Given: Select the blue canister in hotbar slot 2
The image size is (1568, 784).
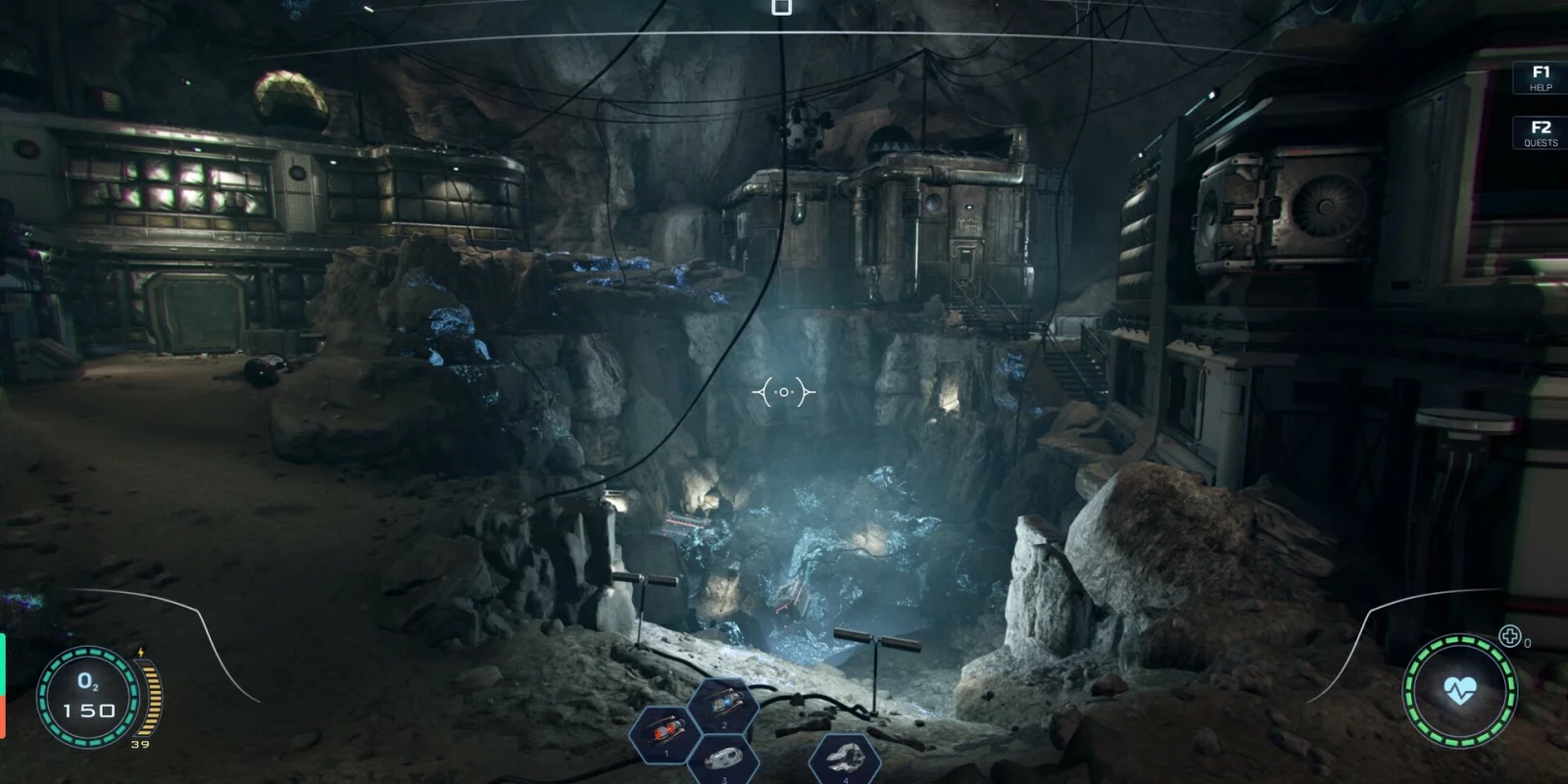Looking at the screenshot, I should coord(723,704).
